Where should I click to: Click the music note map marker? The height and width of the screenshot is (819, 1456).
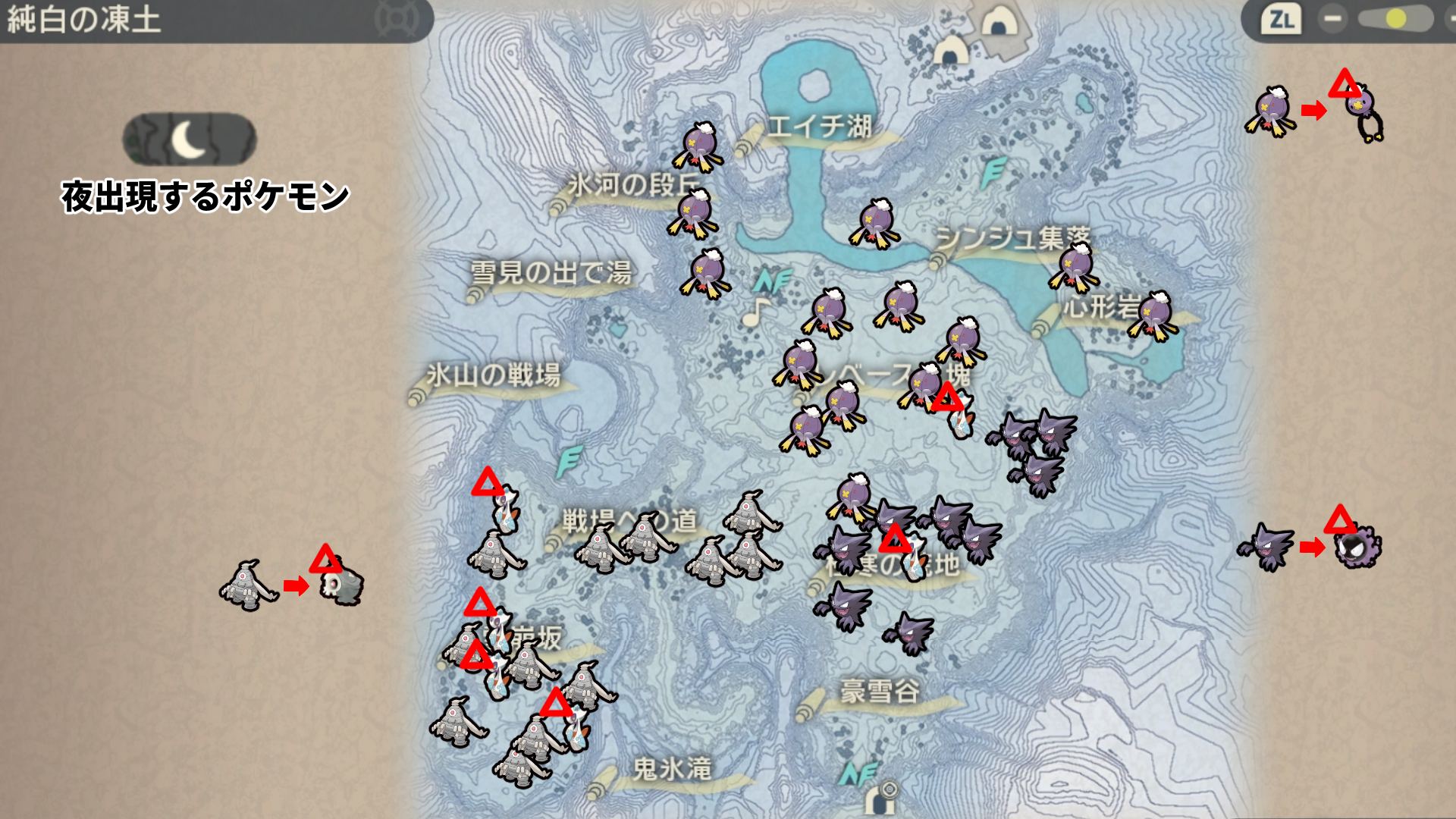[755, 311]
